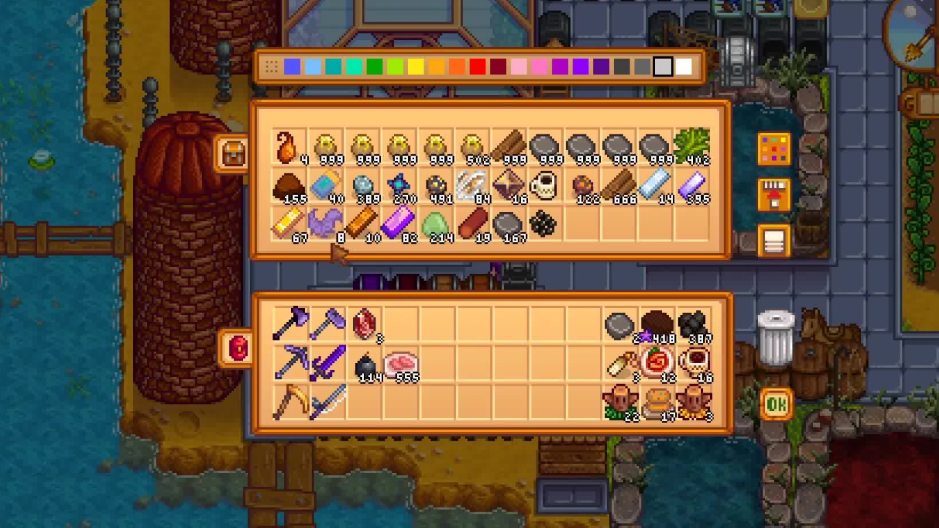Select the pickaxe in the inventory
This screenshot has width=939, height=528.
[290, 362]
